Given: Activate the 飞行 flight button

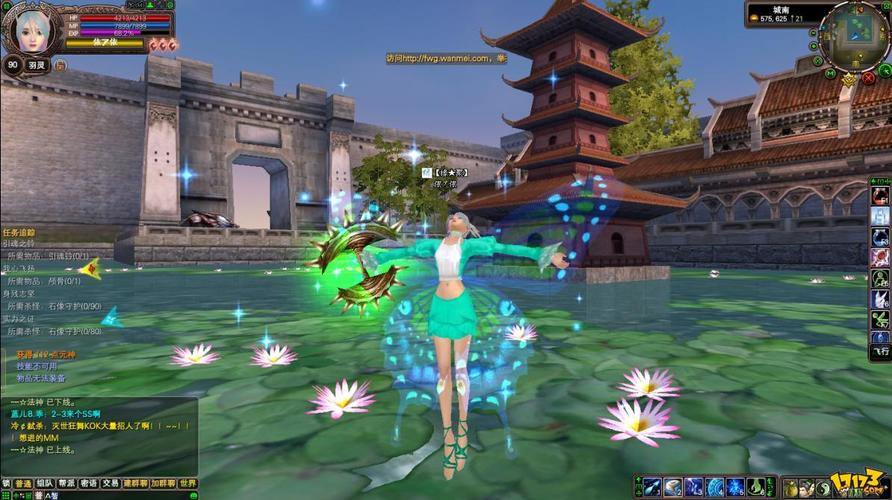Looking at the screenshot, I should [x=880, y=352].
